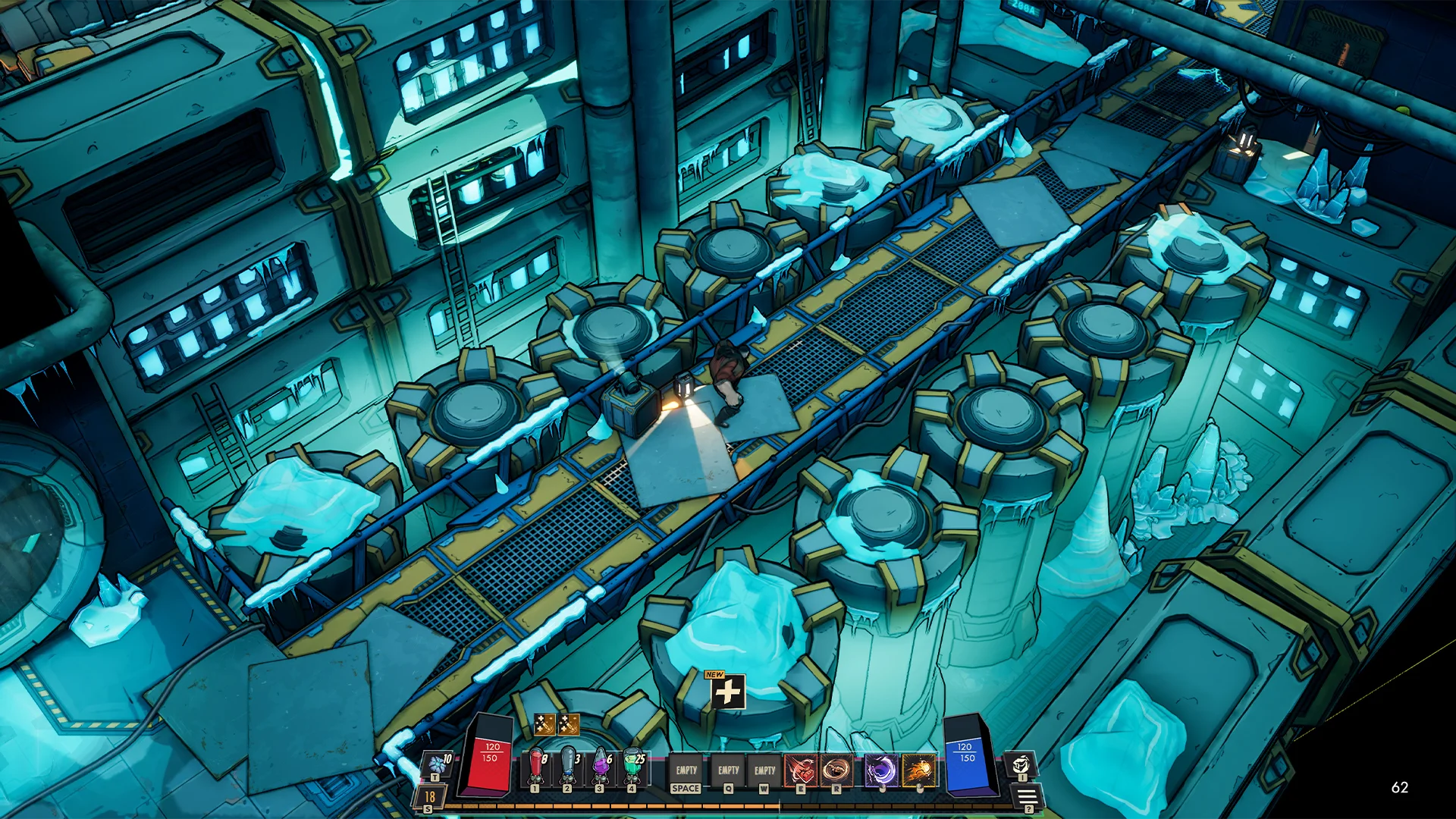Viewport: 1456px width, 819px height.
Task: Select the empty SPACE ability slot
Action: pyautogui.click(x=686, y=770)
